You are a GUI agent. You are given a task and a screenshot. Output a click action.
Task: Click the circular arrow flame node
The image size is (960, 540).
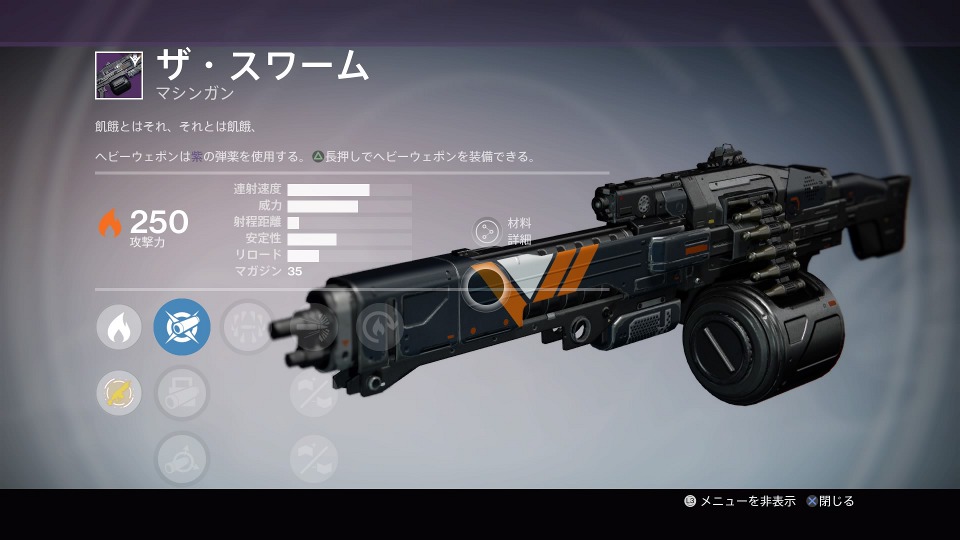[378, 327]
